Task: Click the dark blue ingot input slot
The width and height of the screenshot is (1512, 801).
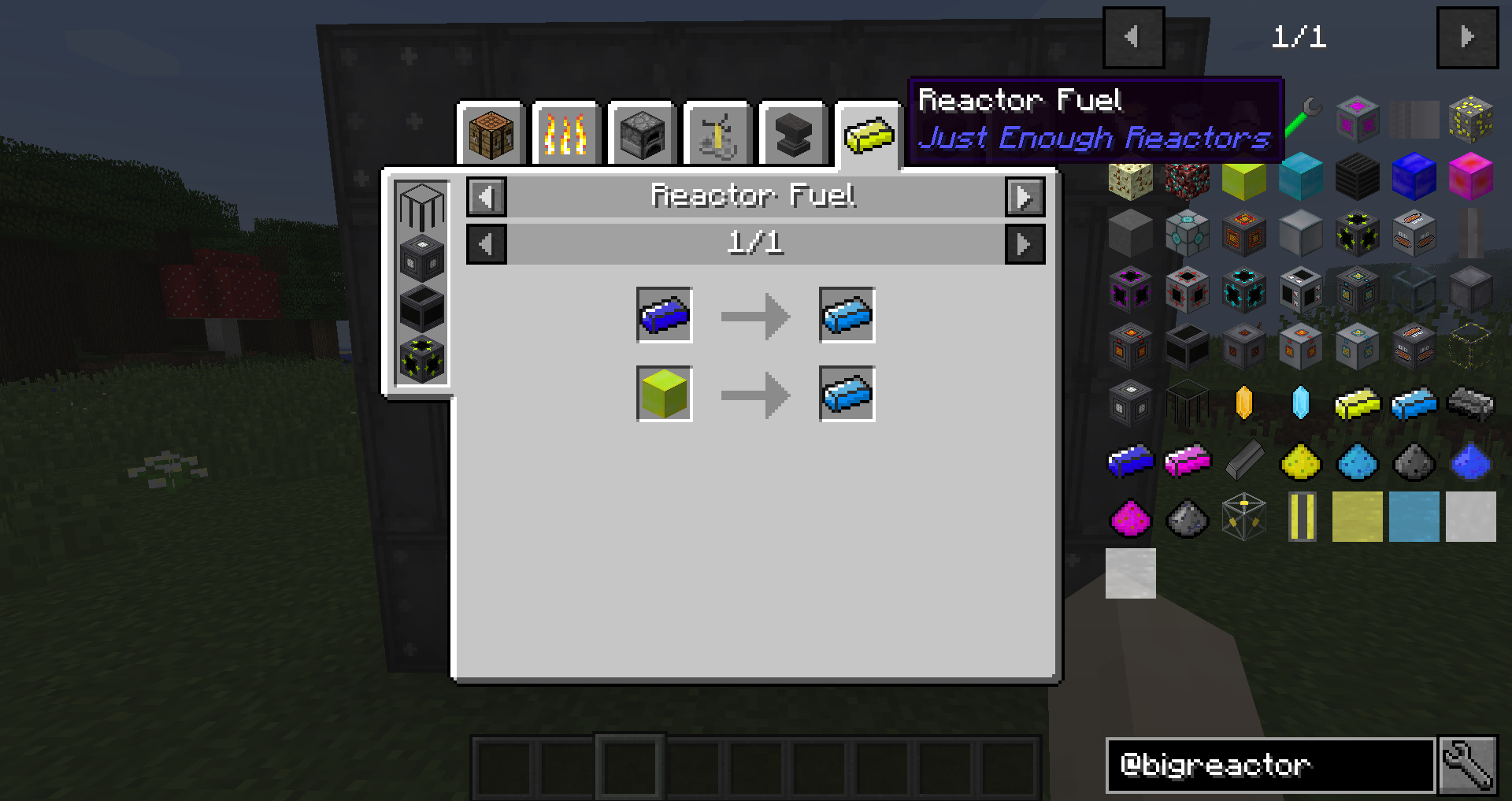Action: point(665,315)
